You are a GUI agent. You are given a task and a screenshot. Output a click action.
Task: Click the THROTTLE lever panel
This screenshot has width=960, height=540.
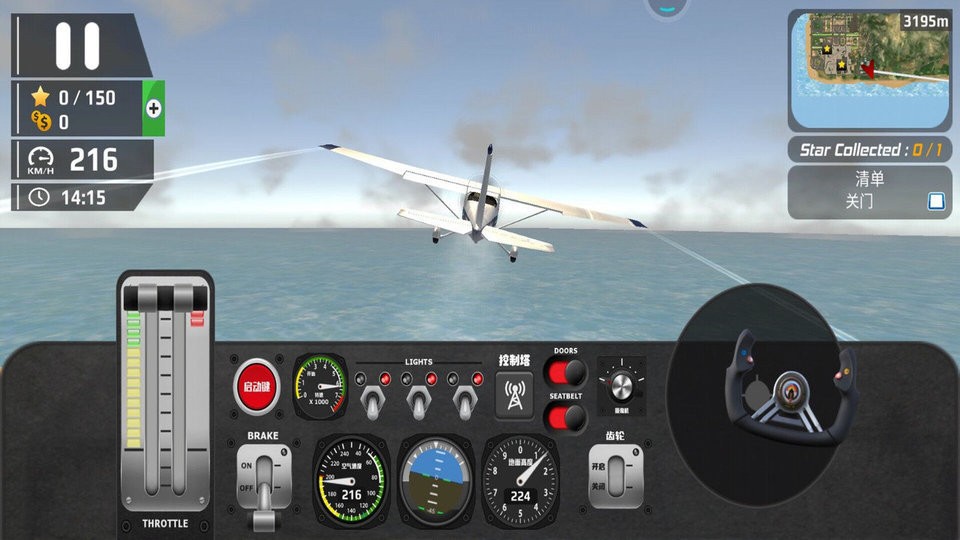point(165,400)
